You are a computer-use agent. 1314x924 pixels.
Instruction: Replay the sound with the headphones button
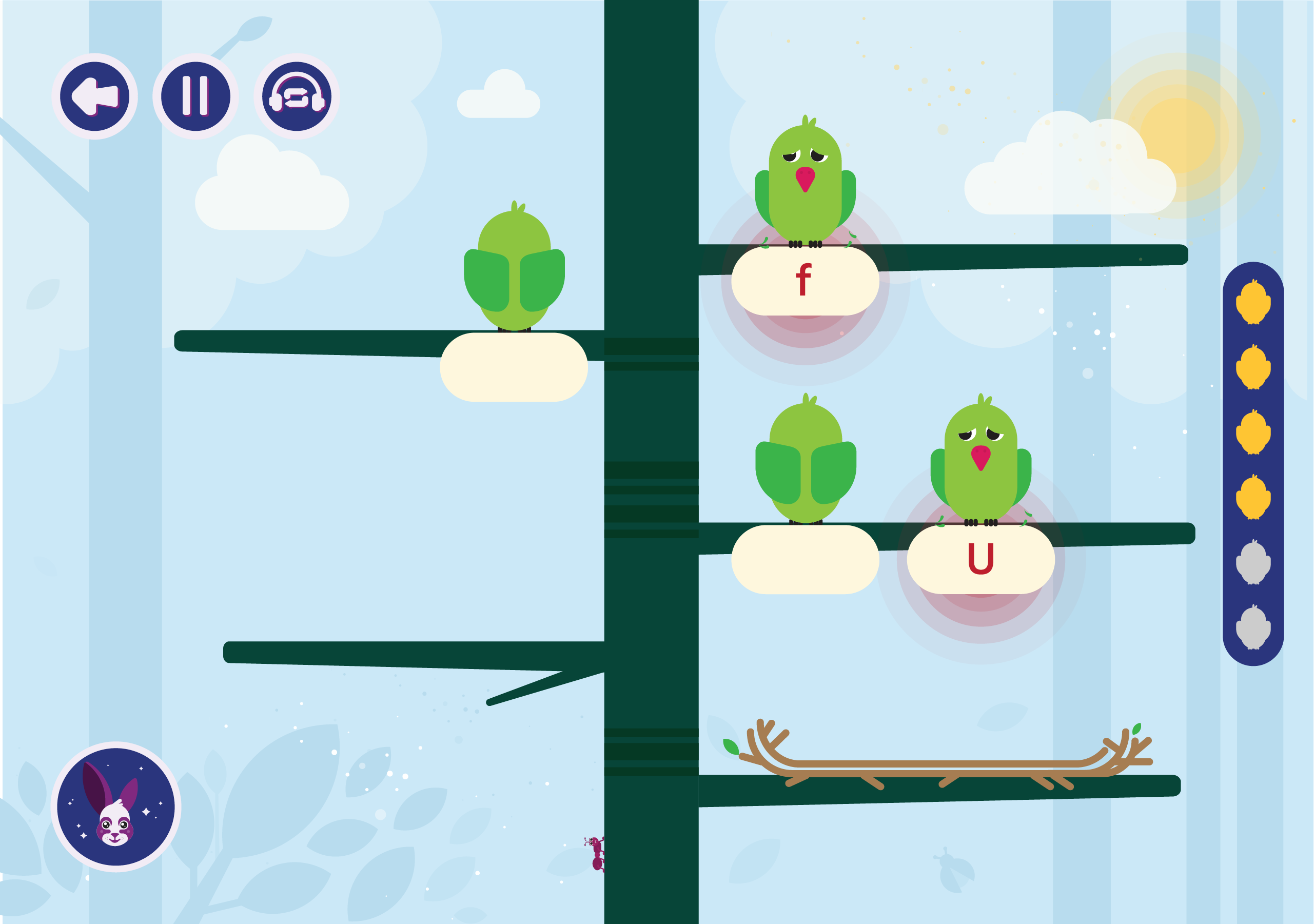point(297,96)
